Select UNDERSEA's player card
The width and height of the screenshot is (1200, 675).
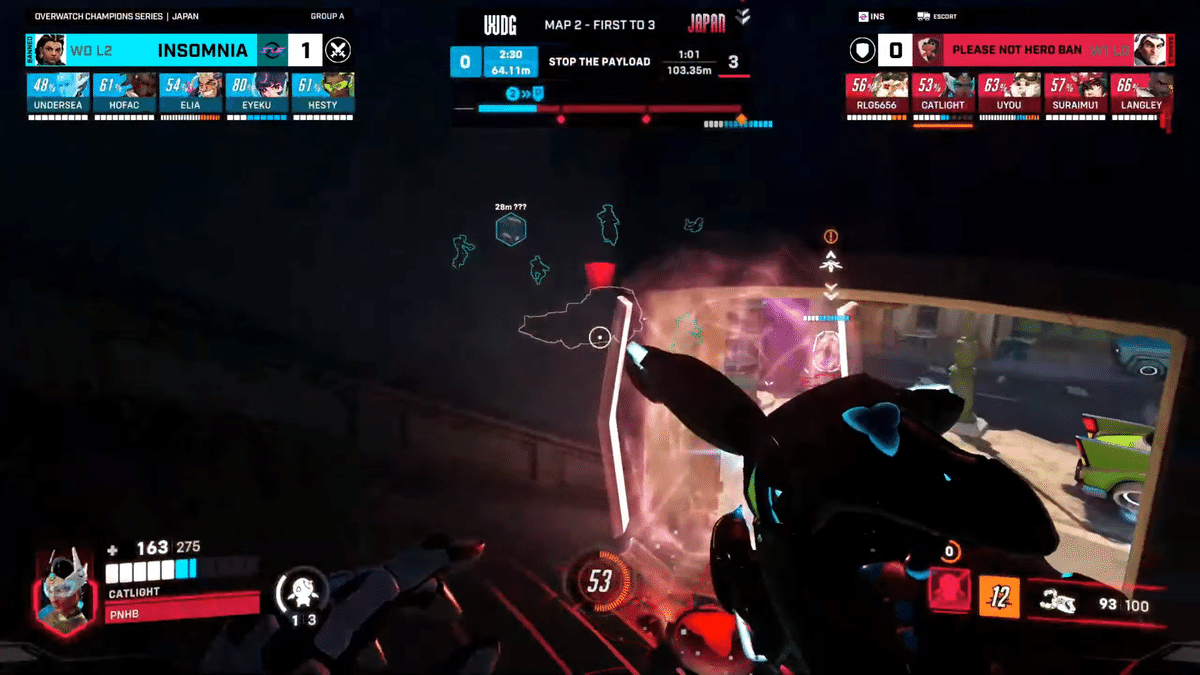(58, 92)
